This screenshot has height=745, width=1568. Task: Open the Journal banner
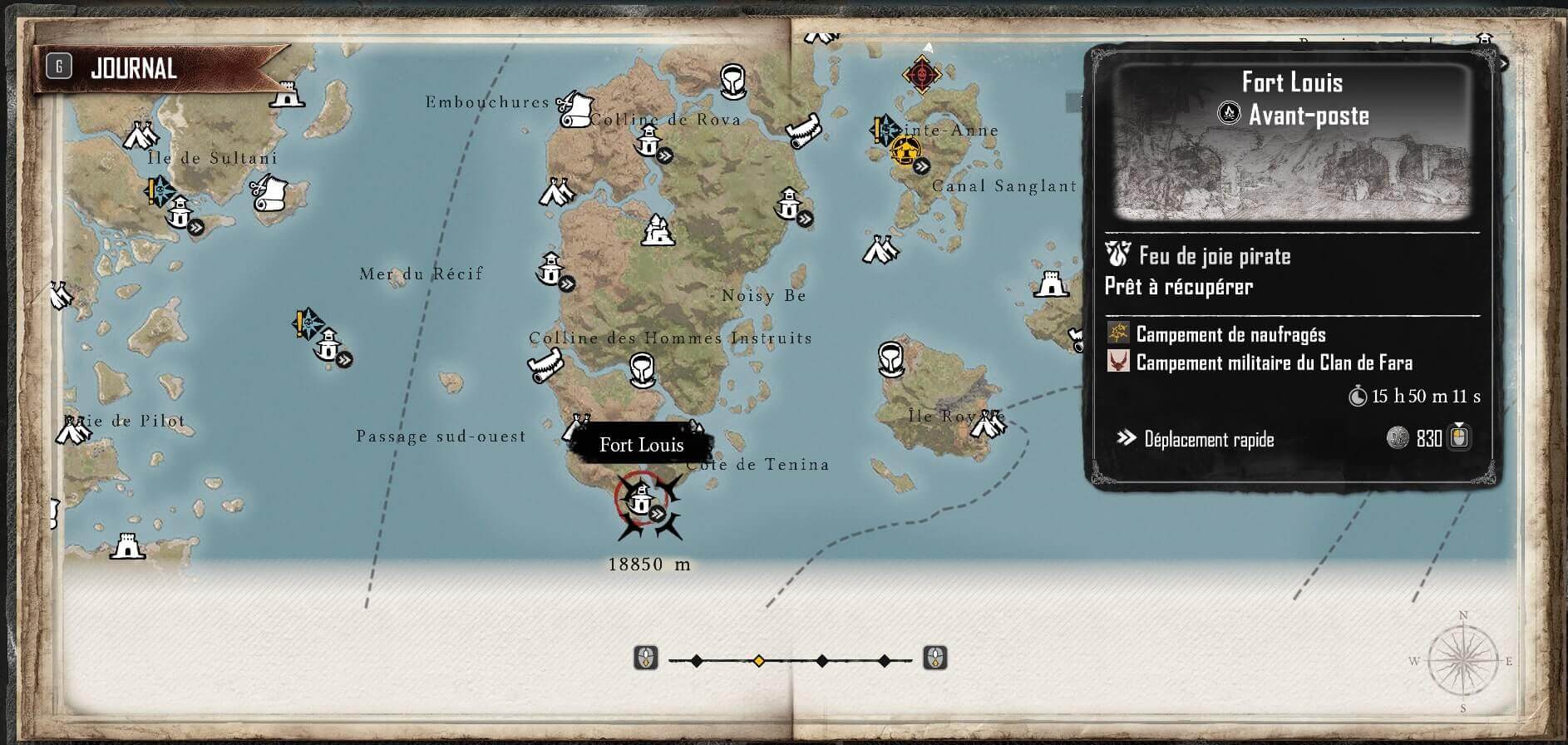pyautogui.click(x=133, y=68)
